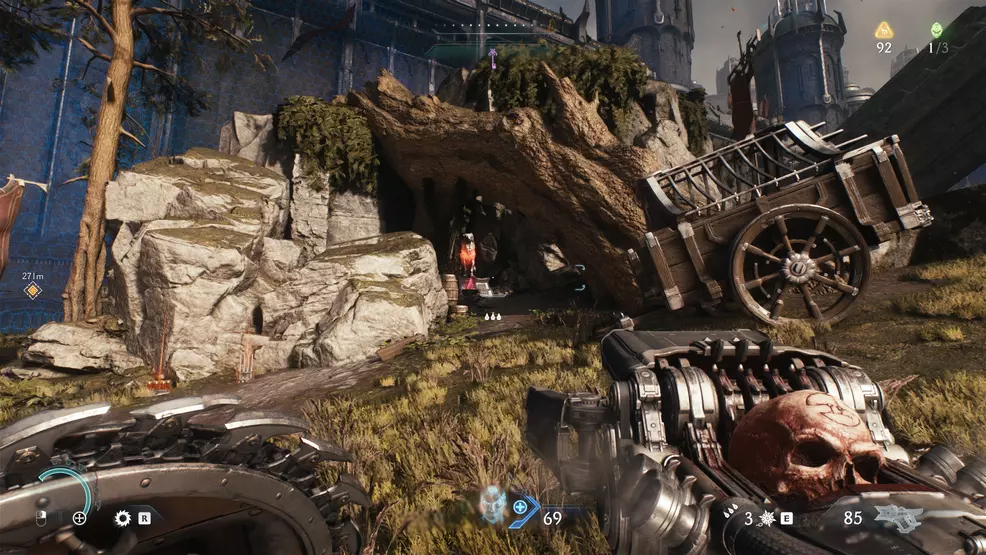Select the equipped weapon silhouette icon
The image size is (986, 555).
[x=900, y=517]
